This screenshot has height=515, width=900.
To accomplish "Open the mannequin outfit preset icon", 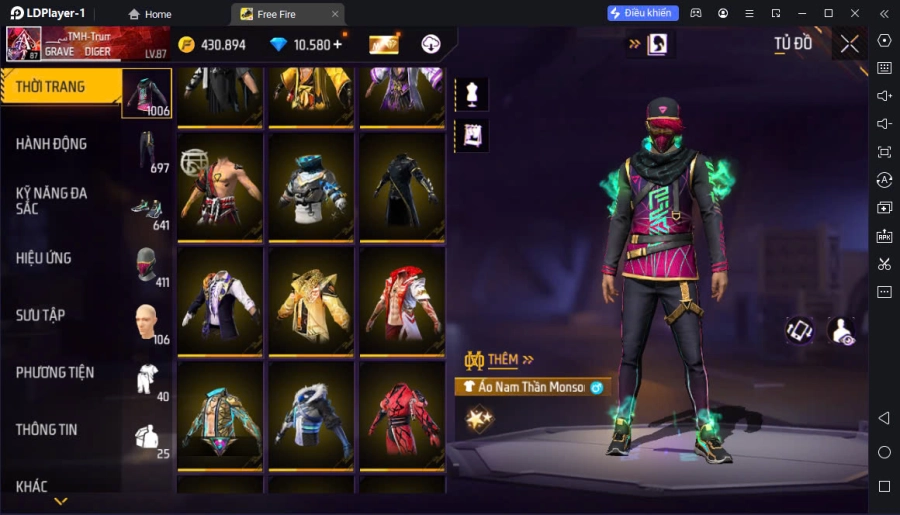I will point(471,93).
